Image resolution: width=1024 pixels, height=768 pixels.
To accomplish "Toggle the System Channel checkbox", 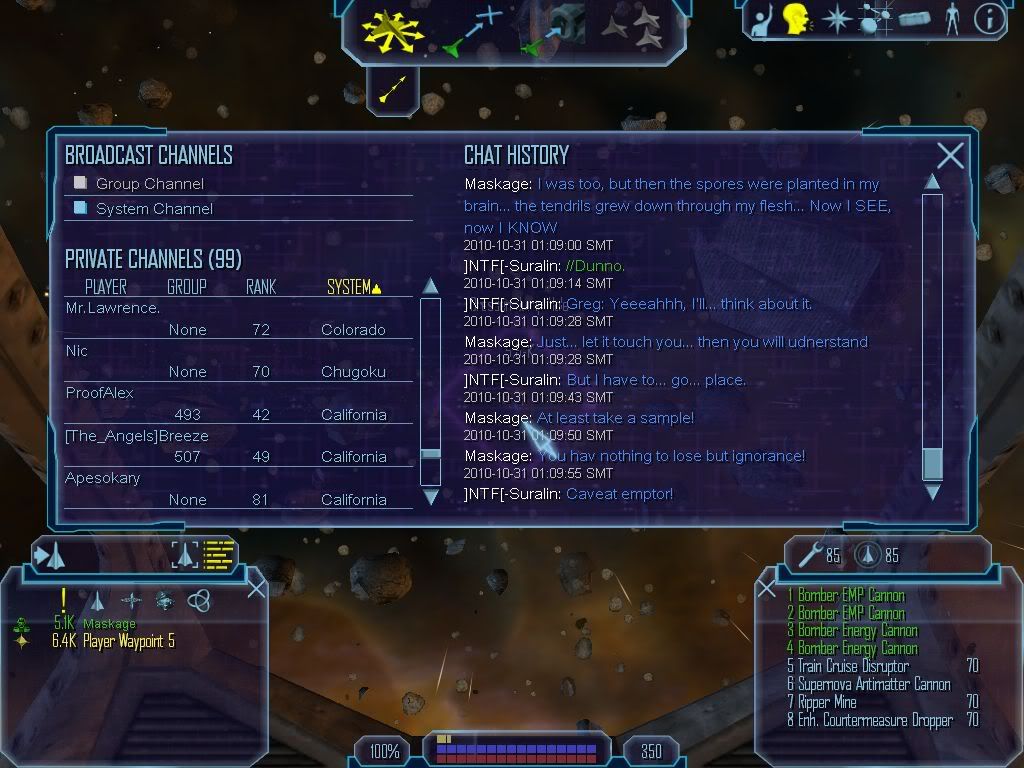I will click(81, 208).
